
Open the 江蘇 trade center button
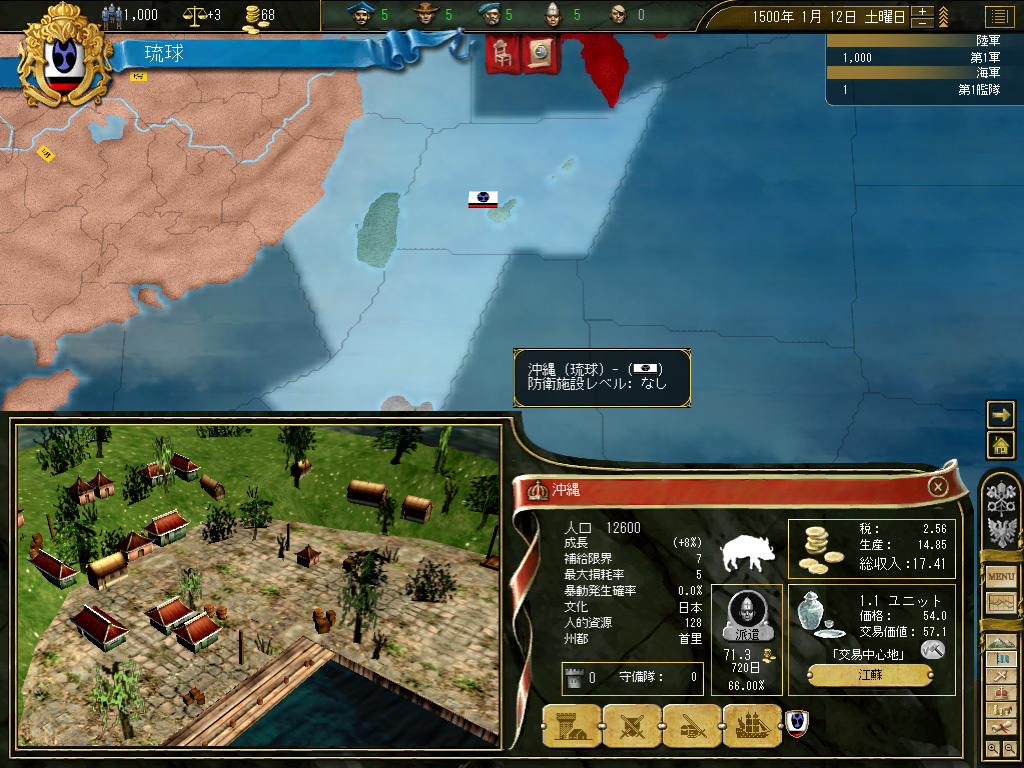pos(870,675)
